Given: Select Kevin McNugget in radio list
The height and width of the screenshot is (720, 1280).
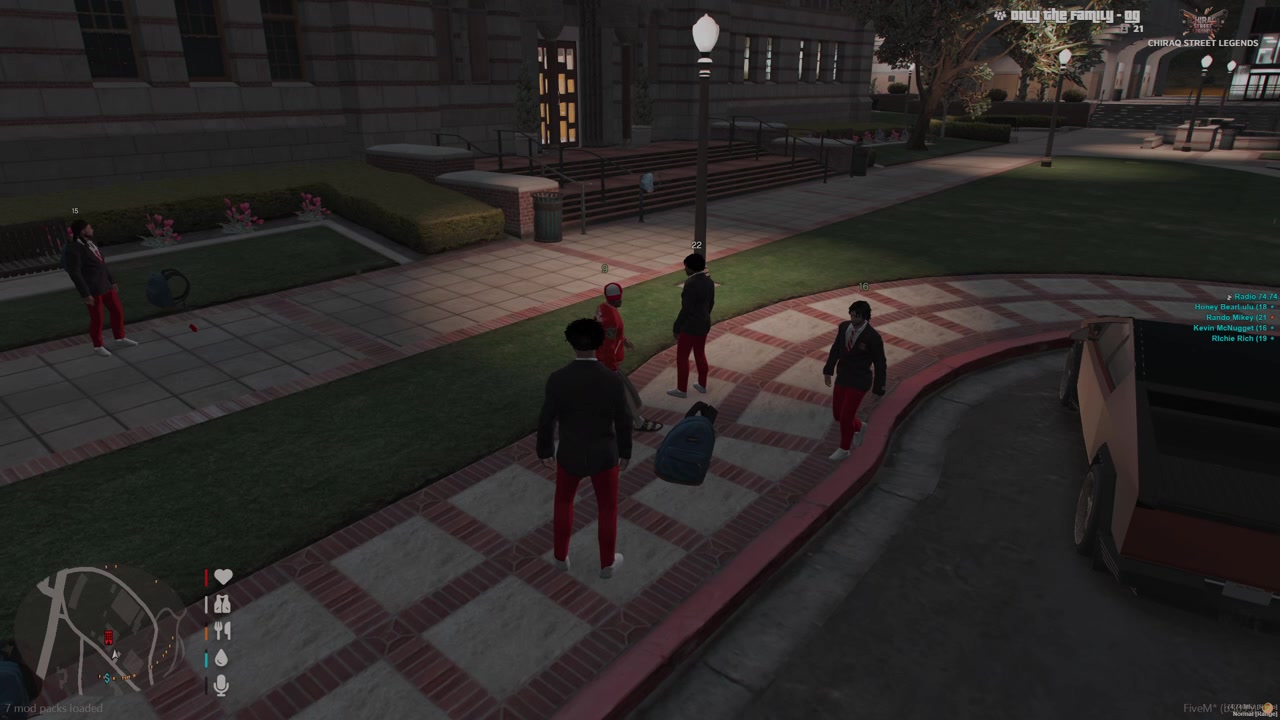Looking at the screenshot, I should [1233, 328].
